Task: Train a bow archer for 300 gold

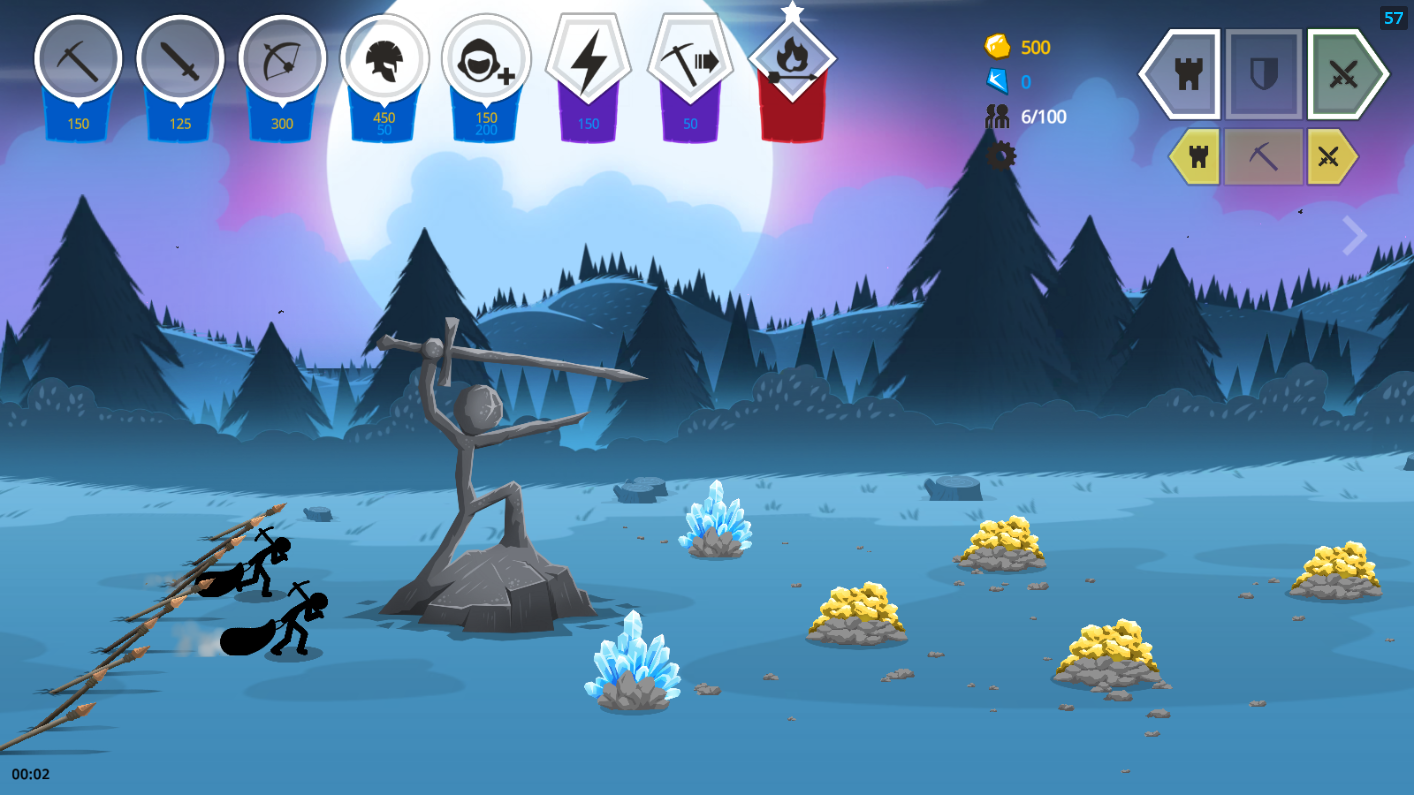Action: pyautogui.click(x=282, y=61)
